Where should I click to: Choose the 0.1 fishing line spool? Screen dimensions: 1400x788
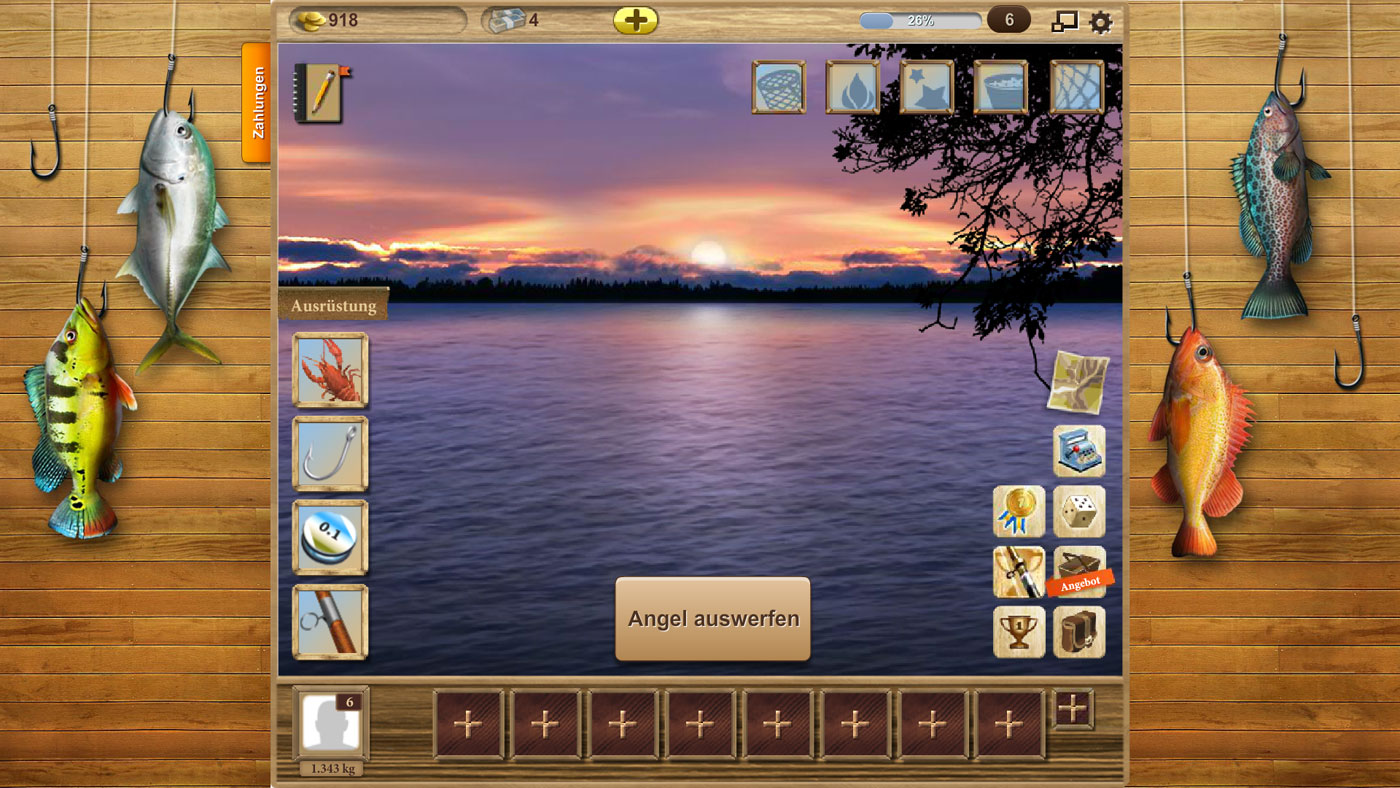[329, 536]
